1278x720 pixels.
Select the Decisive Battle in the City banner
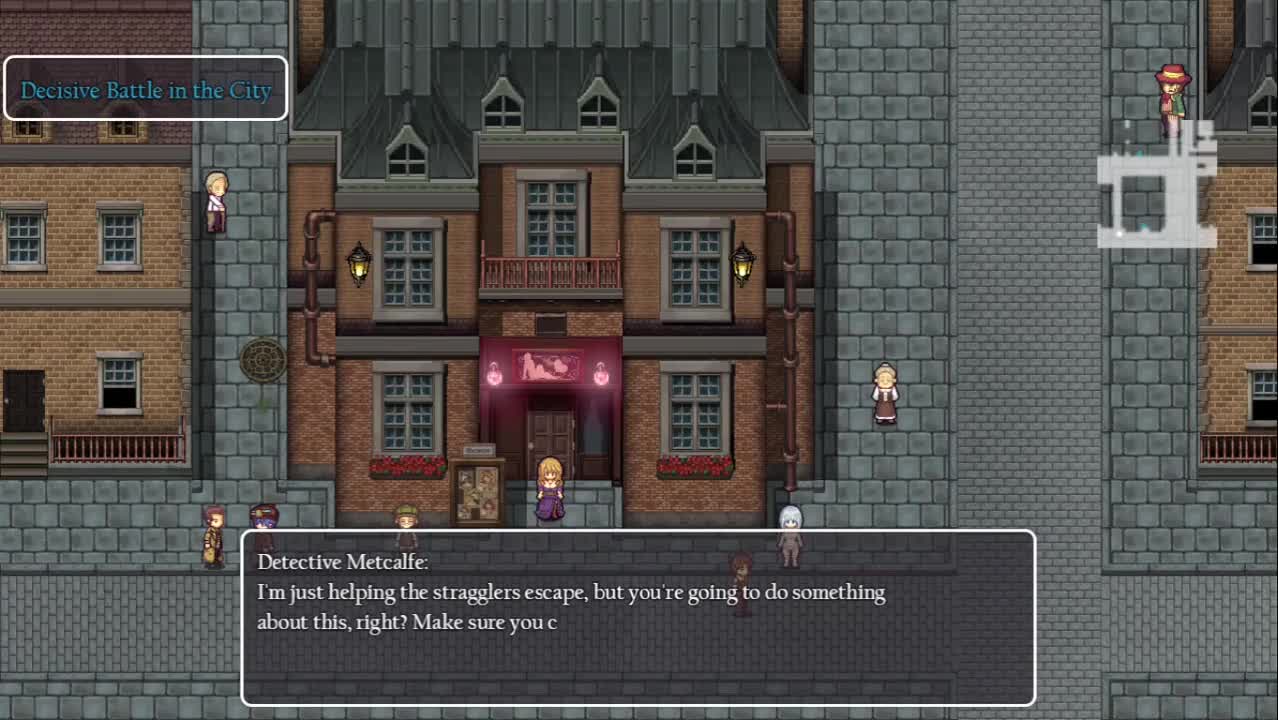(x=146, y=89)
